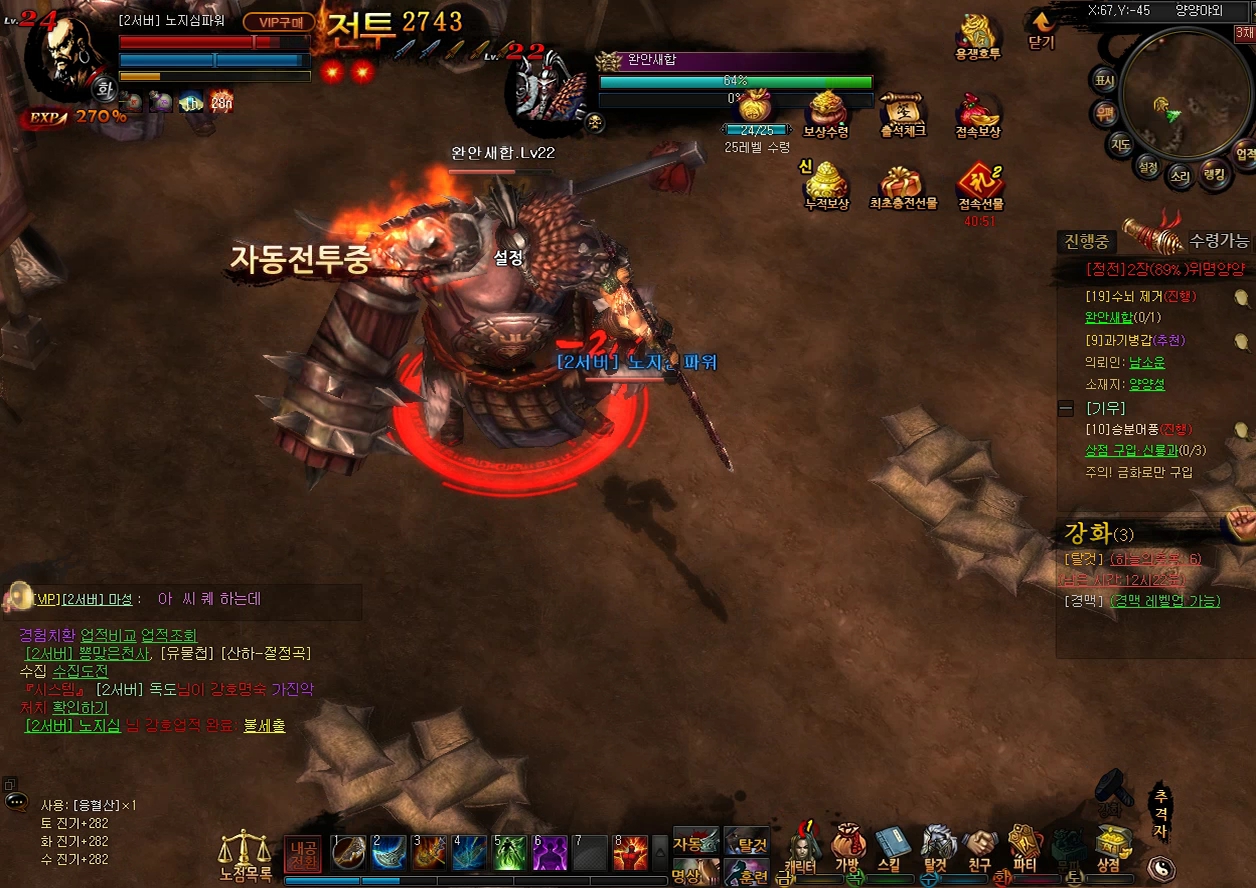Open the 지도 map button beside minimap
Viewport: 1256px width, 888px height.
point(1121,145)
